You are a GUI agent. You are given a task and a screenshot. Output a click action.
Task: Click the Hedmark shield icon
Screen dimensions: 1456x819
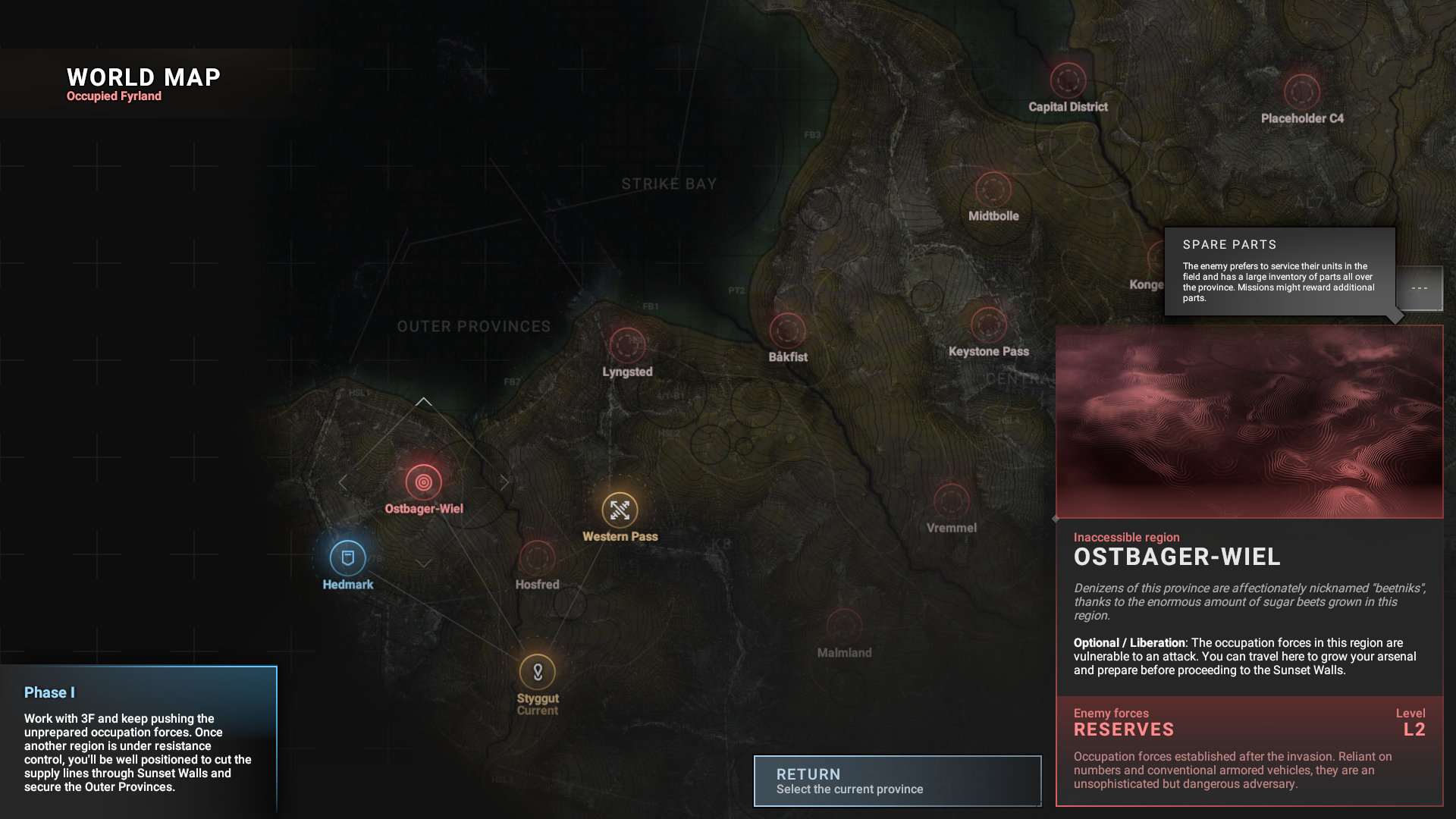(x=347, y=557)
